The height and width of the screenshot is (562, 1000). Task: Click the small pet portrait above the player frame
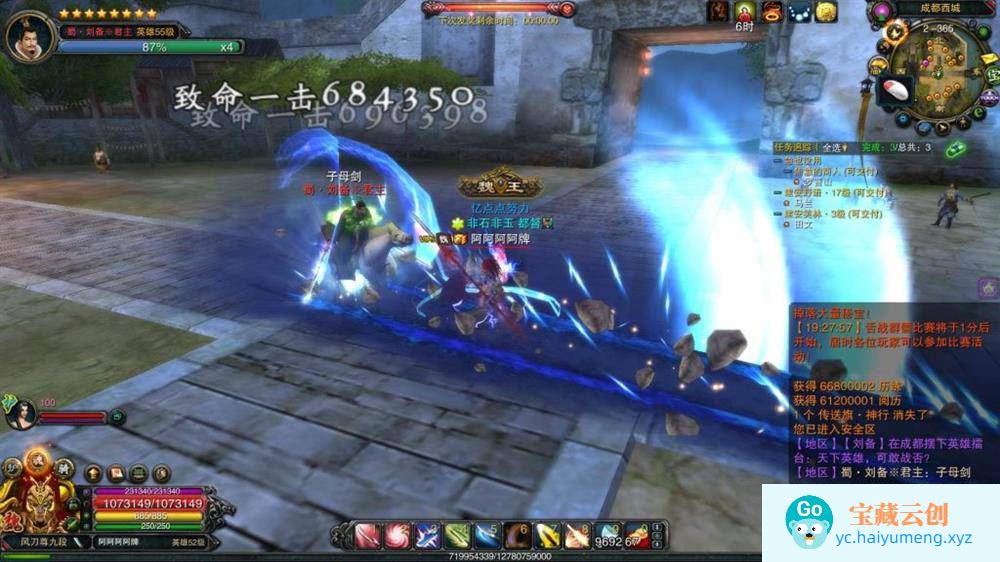click(20, 411)
